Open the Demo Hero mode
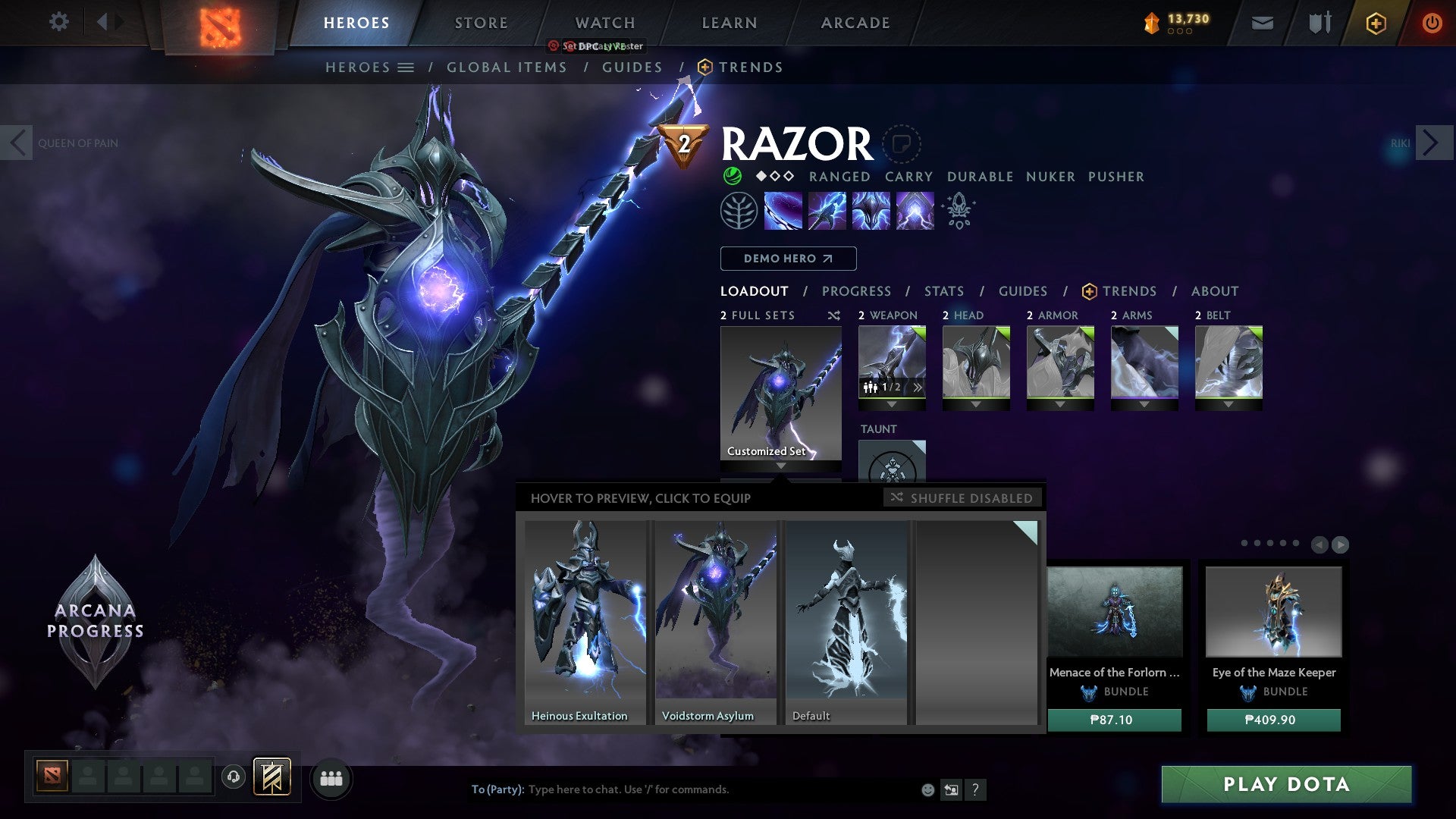This screenshot has height=819, width=1456. [x=788, y=259]
